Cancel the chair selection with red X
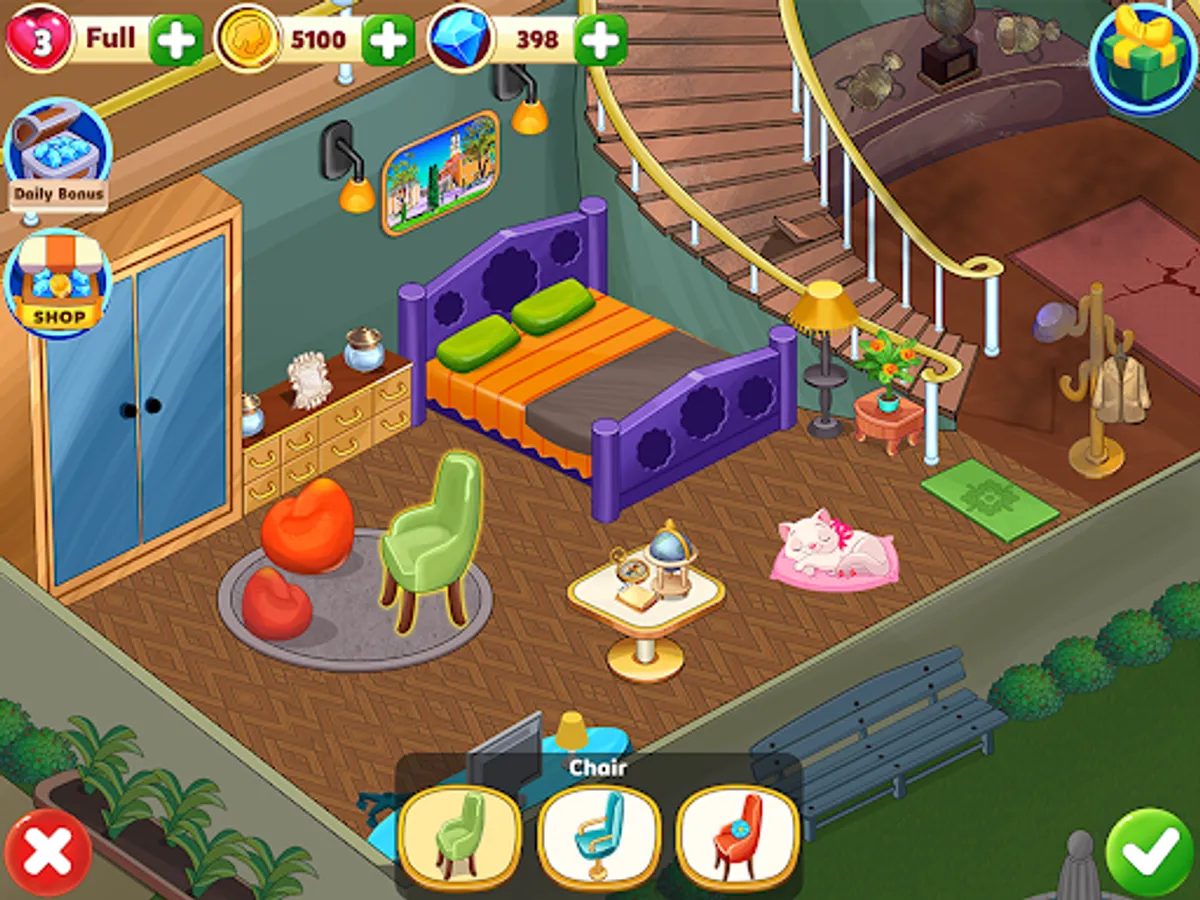Image resolution: width=1200 pixels, height=900 pixels. [48, 852]
